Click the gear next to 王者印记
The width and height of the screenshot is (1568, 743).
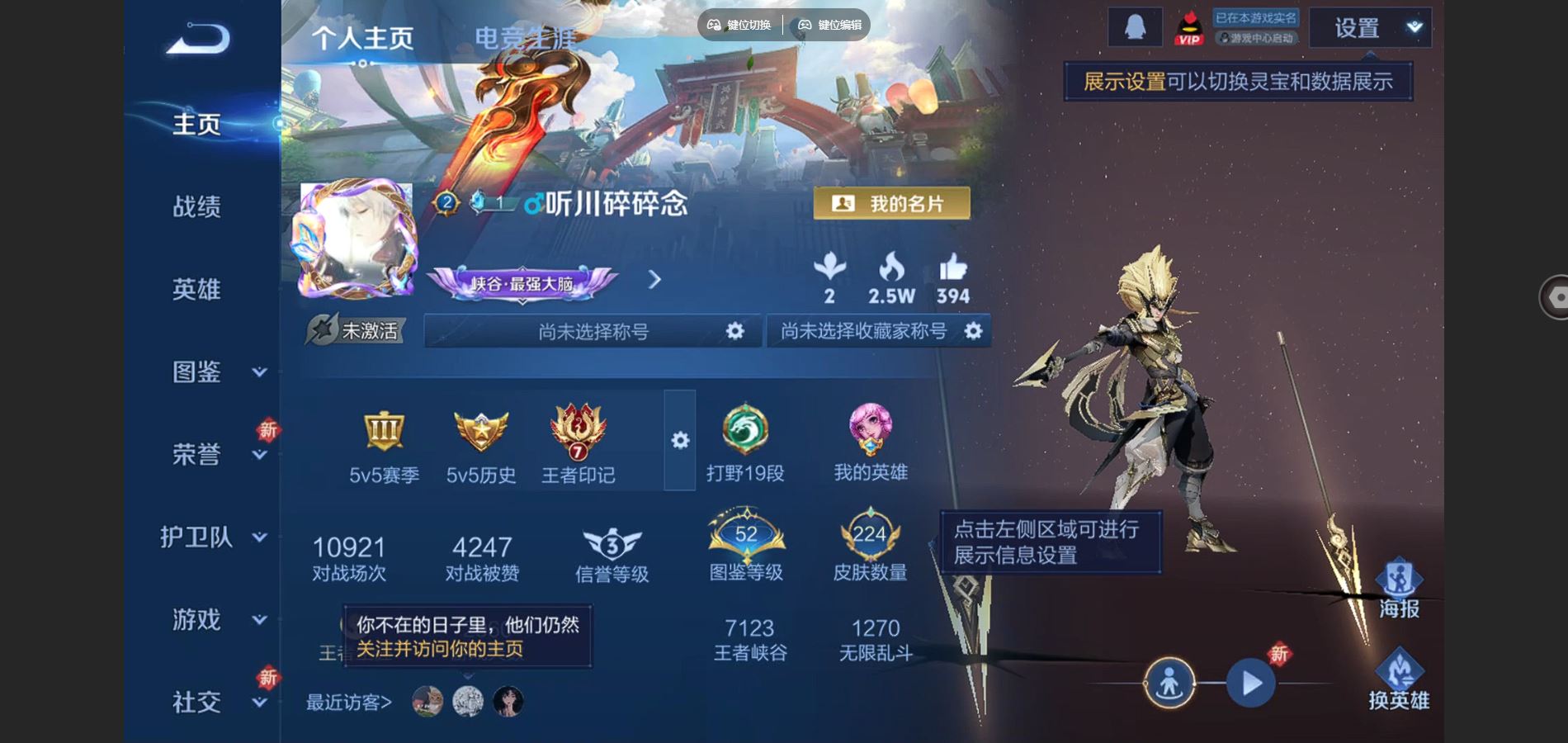click(679, 442)
